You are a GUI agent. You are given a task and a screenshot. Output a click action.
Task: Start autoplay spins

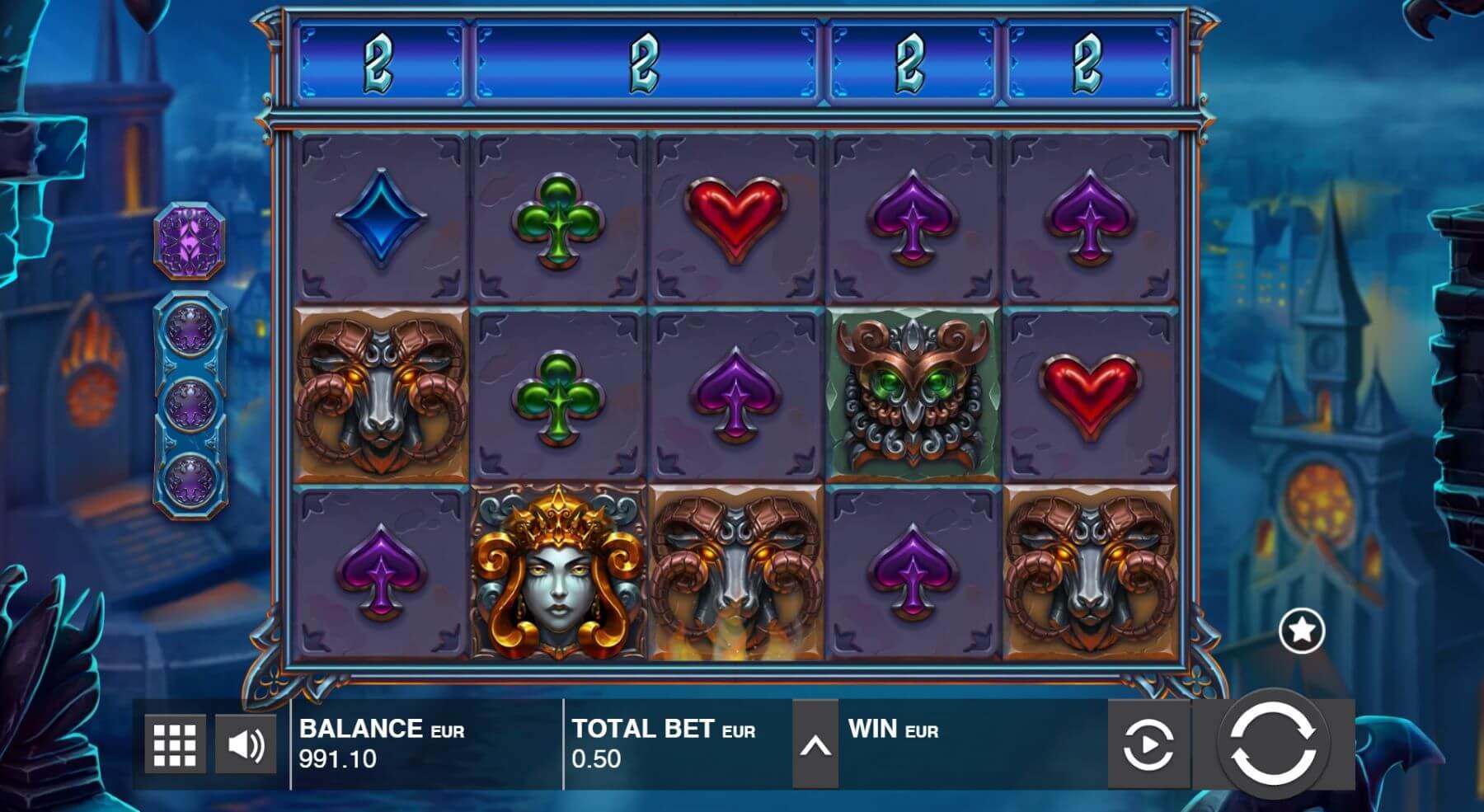[1148, 744]
